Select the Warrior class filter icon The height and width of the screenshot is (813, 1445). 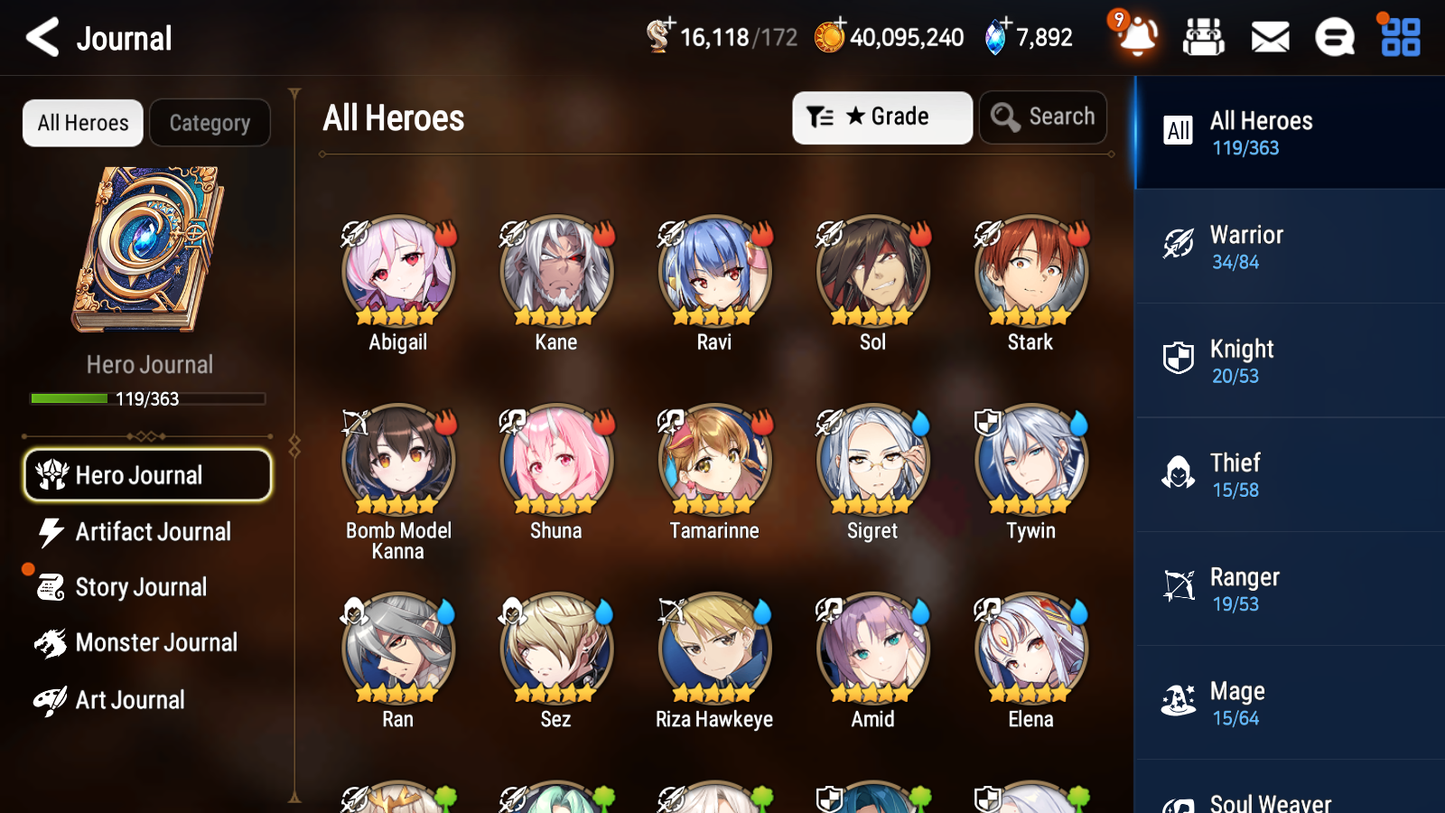click(x=1180, y=244)
